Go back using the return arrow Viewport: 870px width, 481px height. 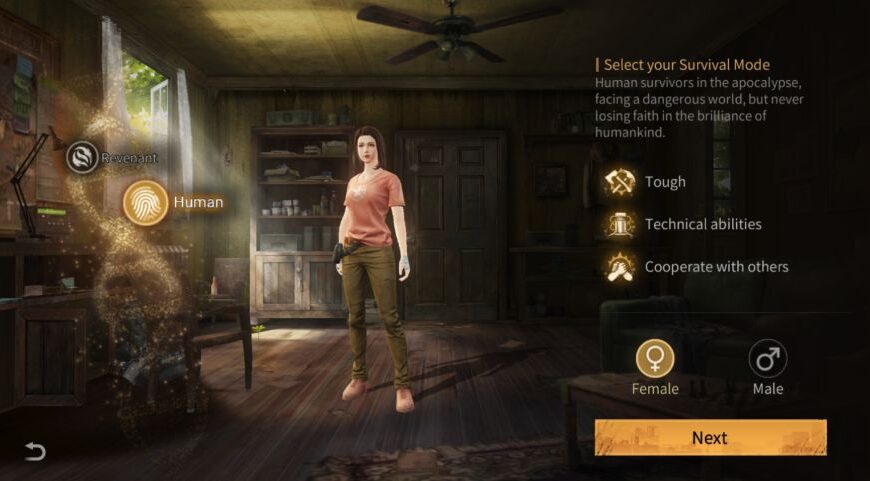point(35,451)
